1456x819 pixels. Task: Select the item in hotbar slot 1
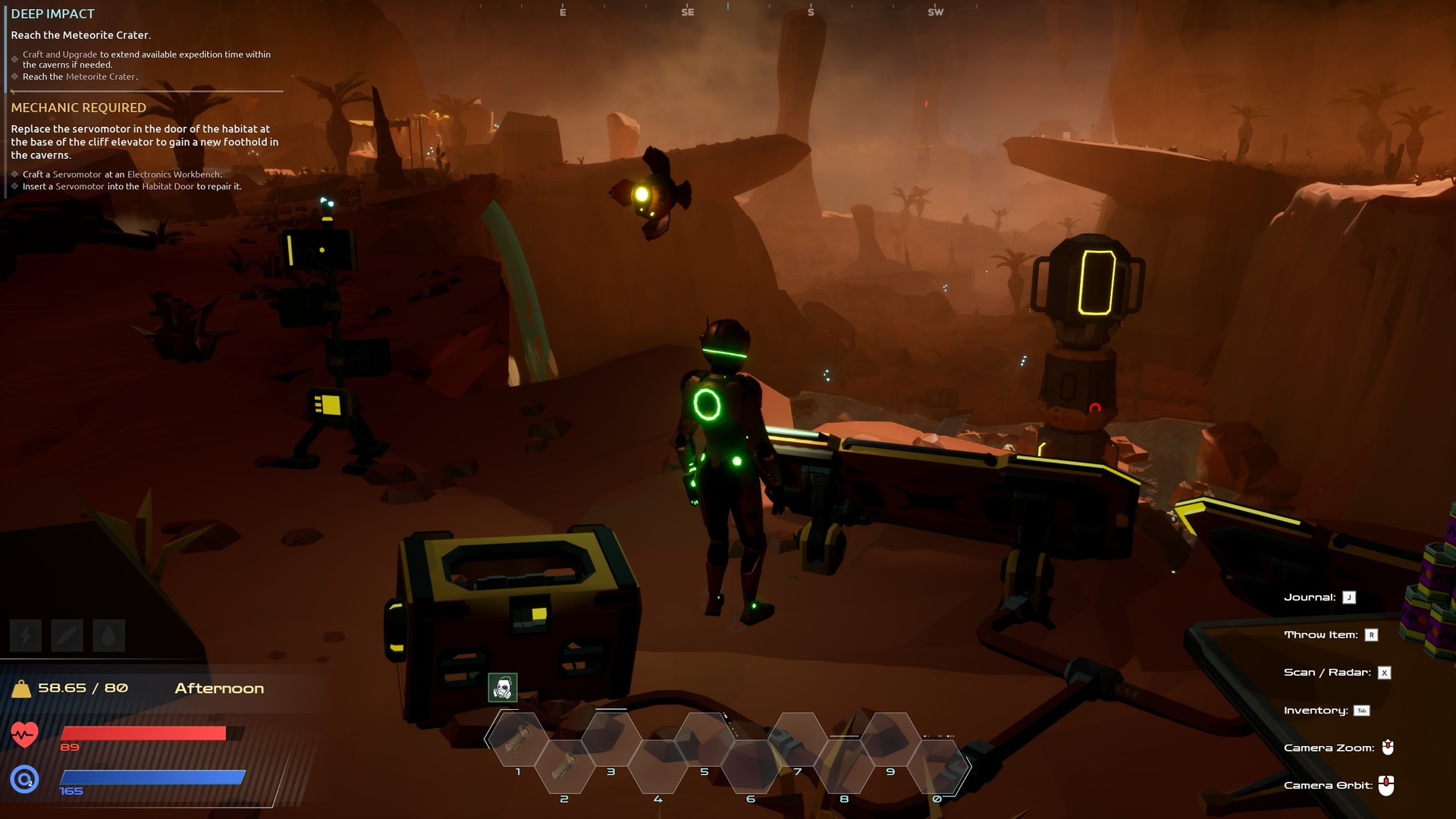click(518, 739)
